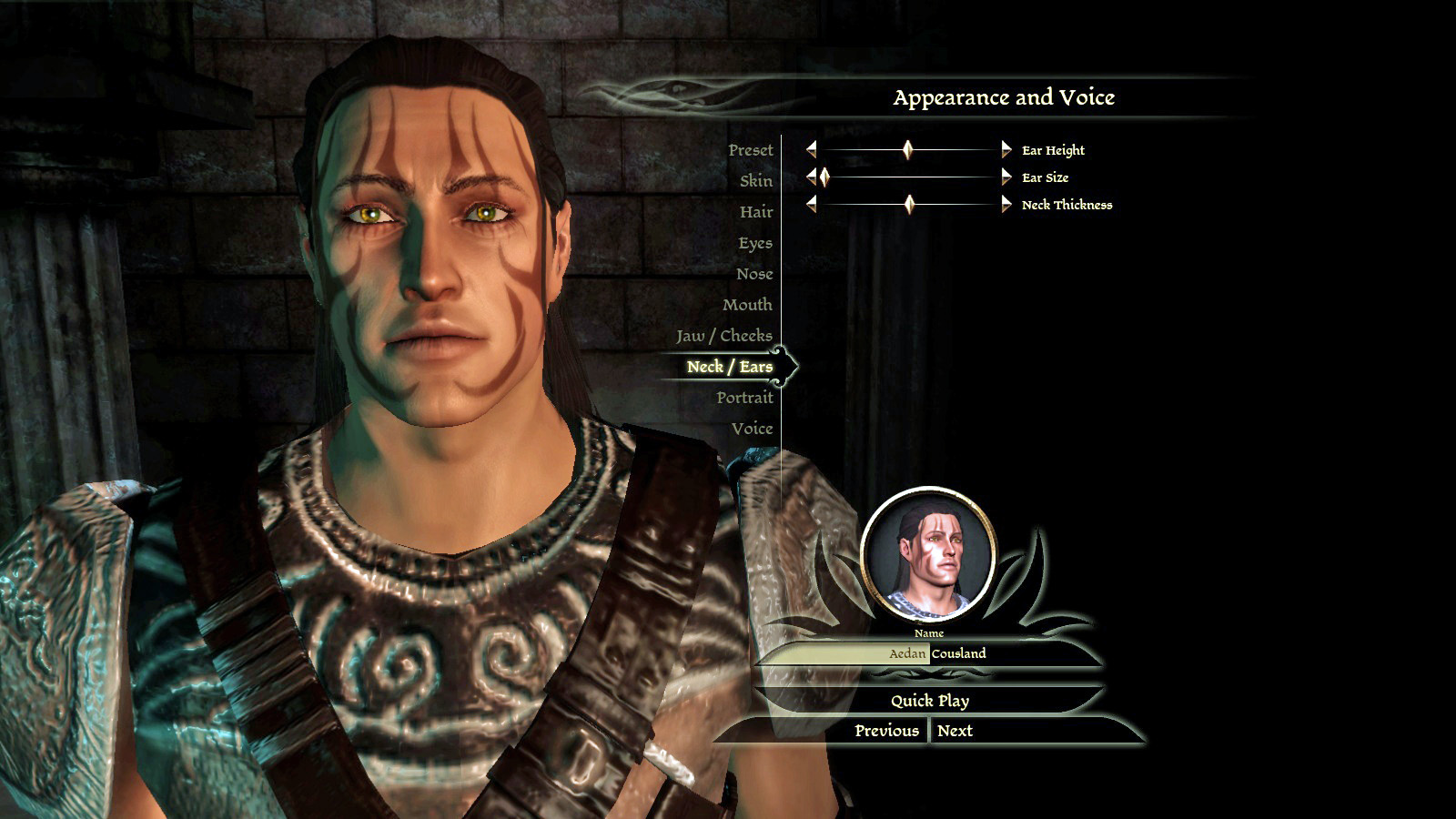
Task: Switch to the Portrait section
Action: [x=743, y=398]
